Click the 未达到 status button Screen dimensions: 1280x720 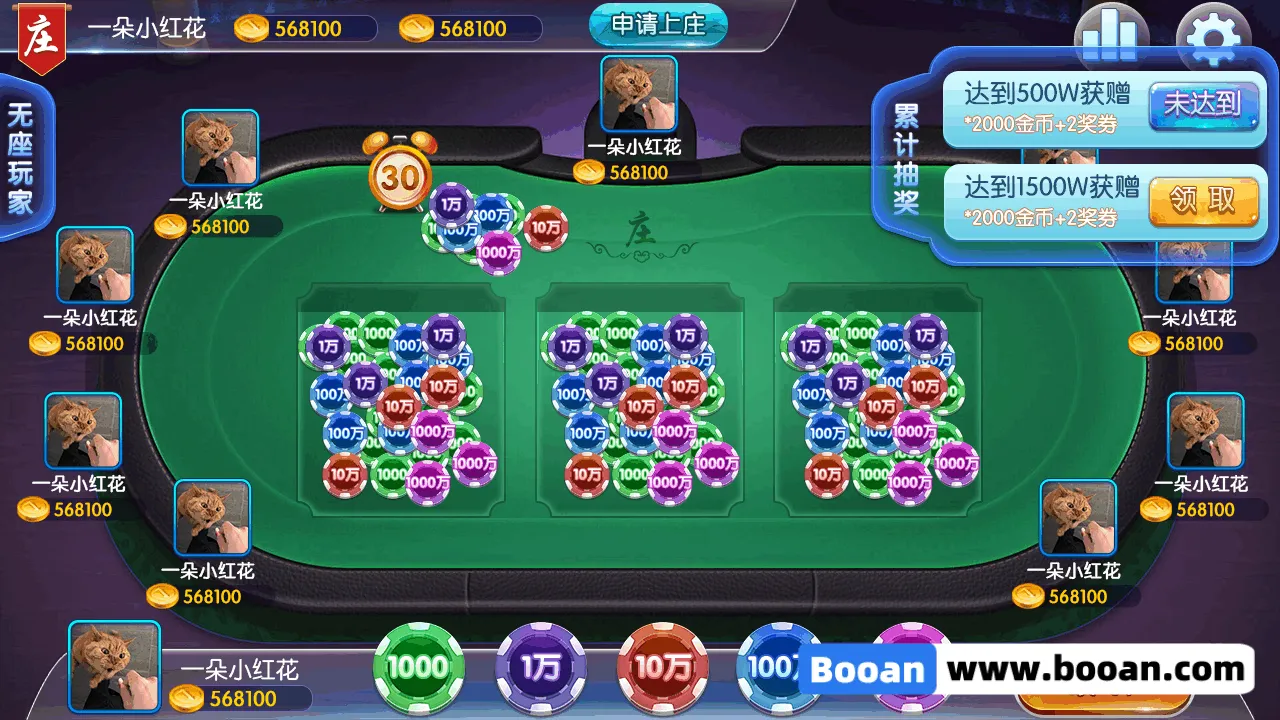click(1202, 104)
